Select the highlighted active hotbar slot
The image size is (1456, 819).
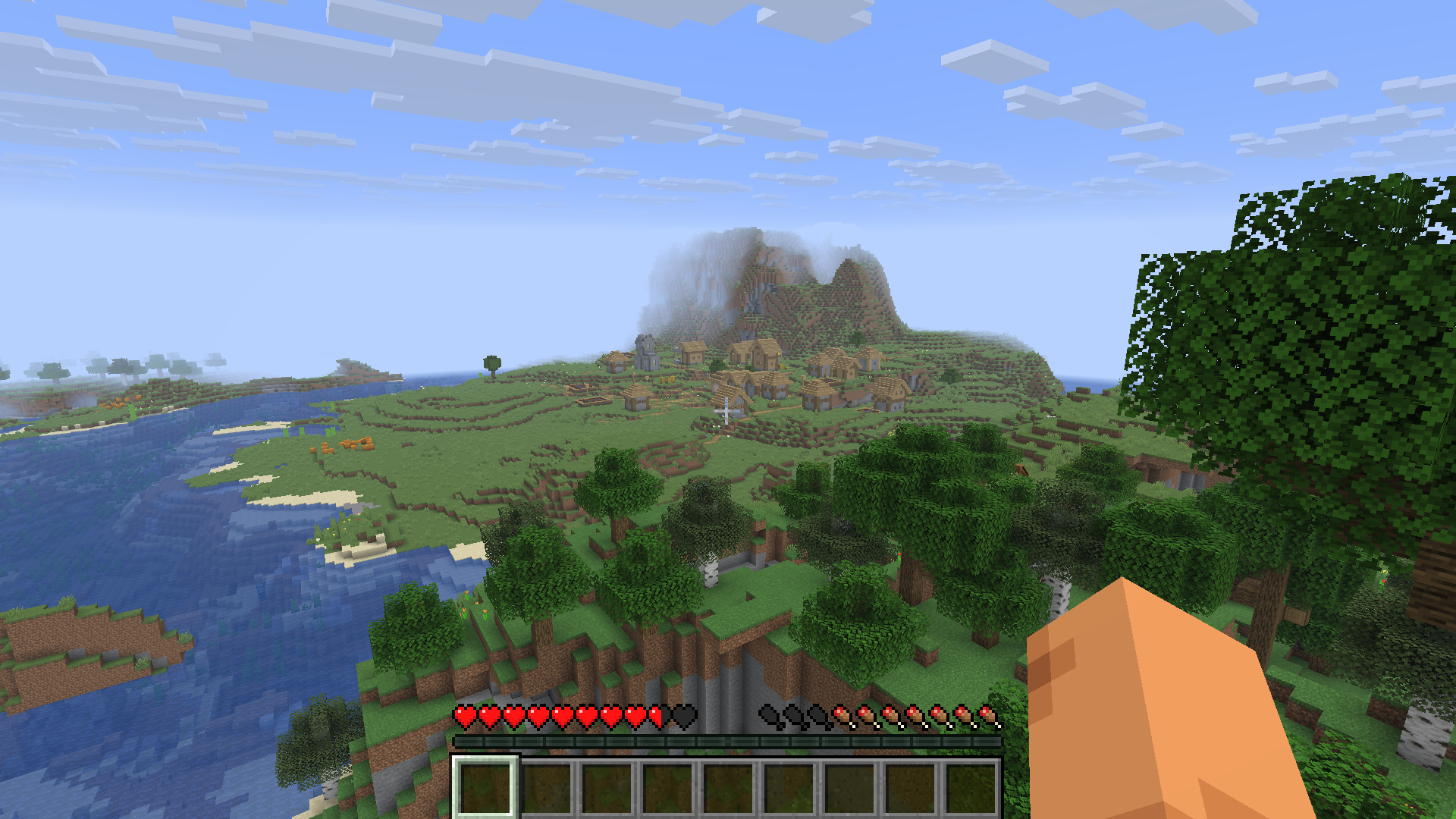[485, 787]
